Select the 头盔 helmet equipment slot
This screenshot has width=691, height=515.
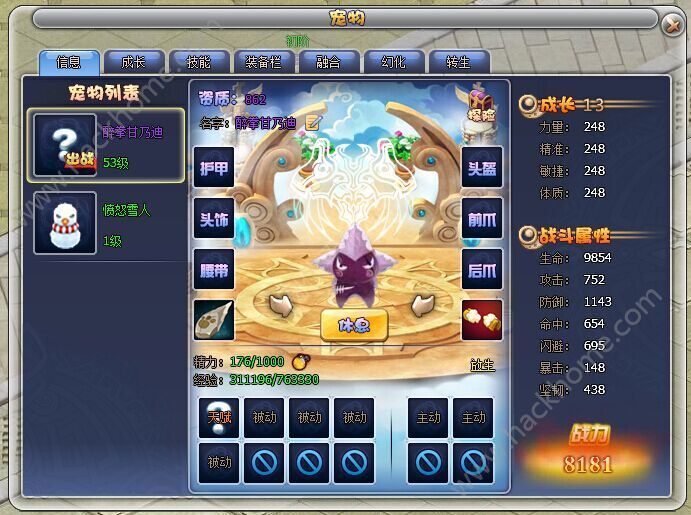click(x=482, y=168)
